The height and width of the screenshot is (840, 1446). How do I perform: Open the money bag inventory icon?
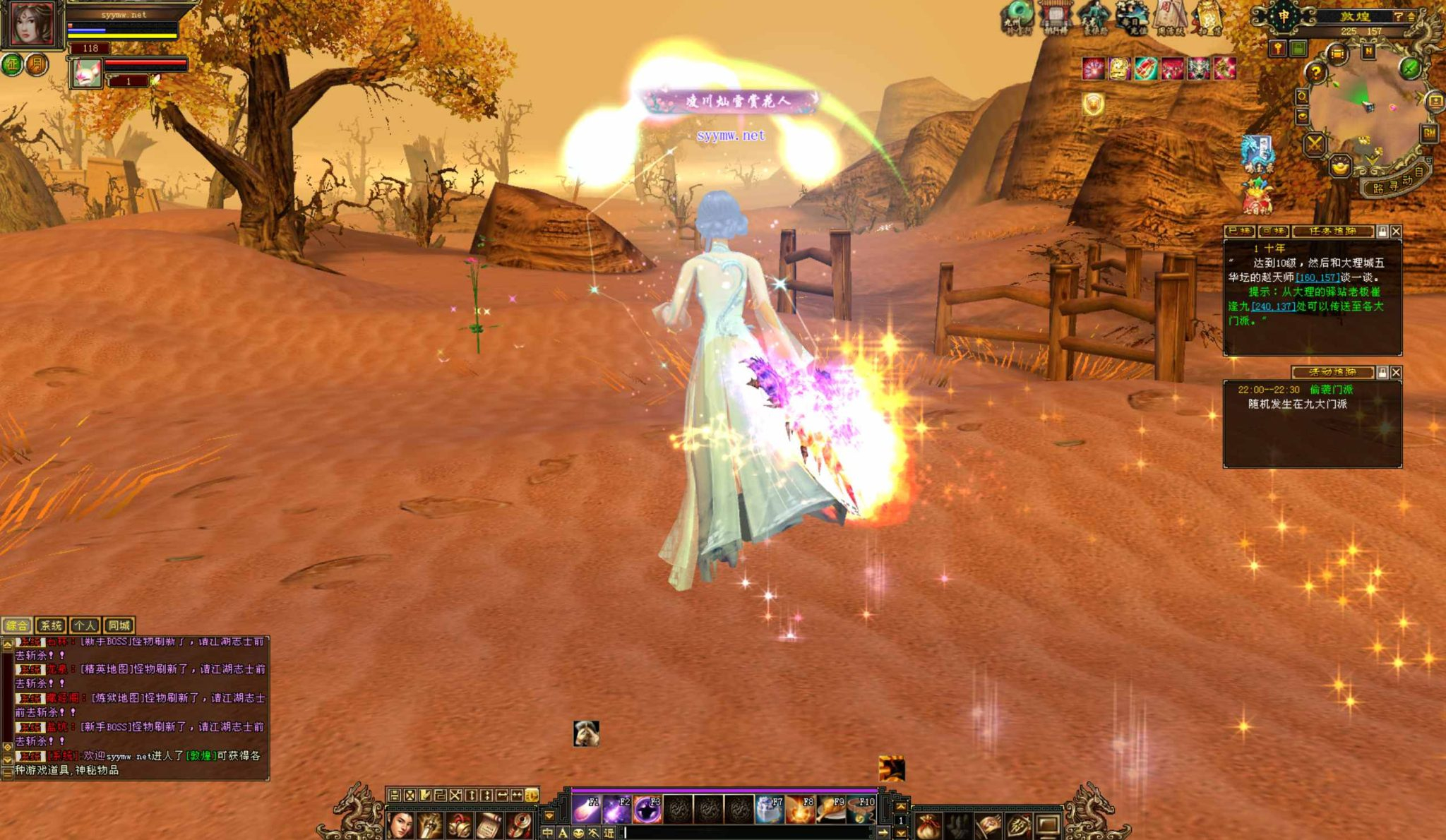[x=927, y=824]
